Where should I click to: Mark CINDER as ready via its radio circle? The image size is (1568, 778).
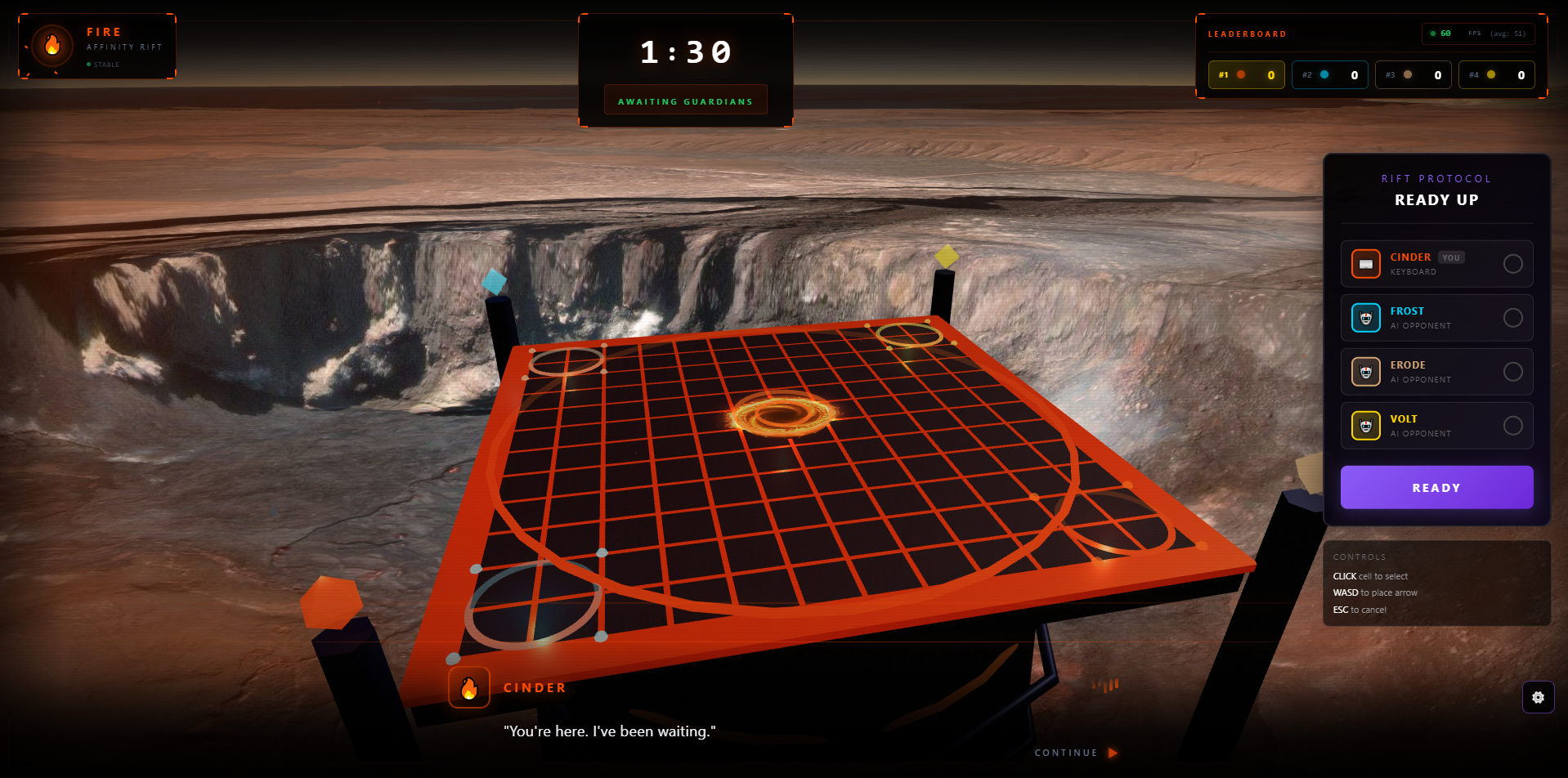point(1513,263)
